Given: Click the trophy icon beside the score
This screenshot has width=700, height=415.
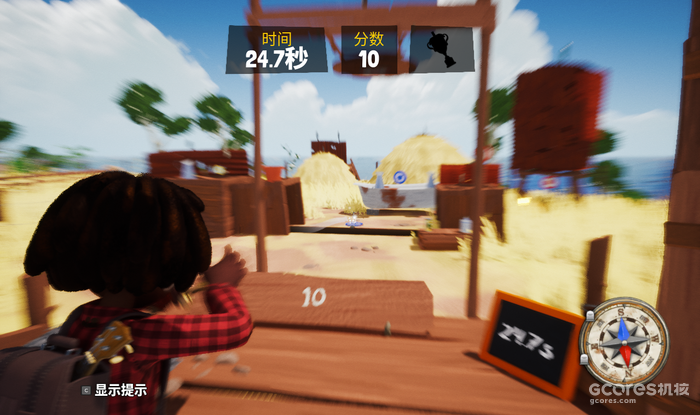Looking at the screenshot, I should 441,50.
